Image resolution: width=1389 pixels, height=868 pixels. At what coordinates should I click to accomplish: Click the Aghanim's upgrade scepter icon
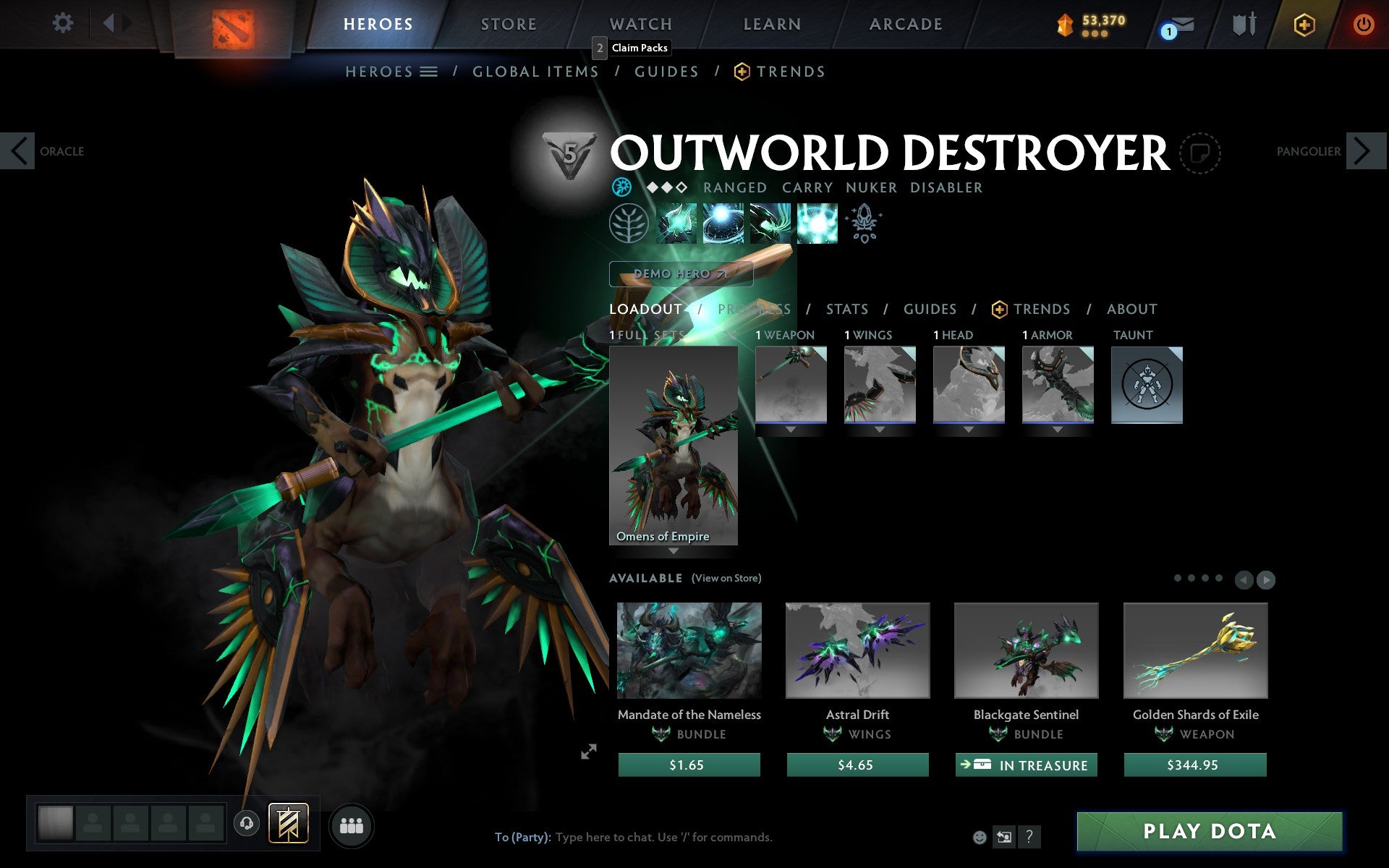click(865, 223)
